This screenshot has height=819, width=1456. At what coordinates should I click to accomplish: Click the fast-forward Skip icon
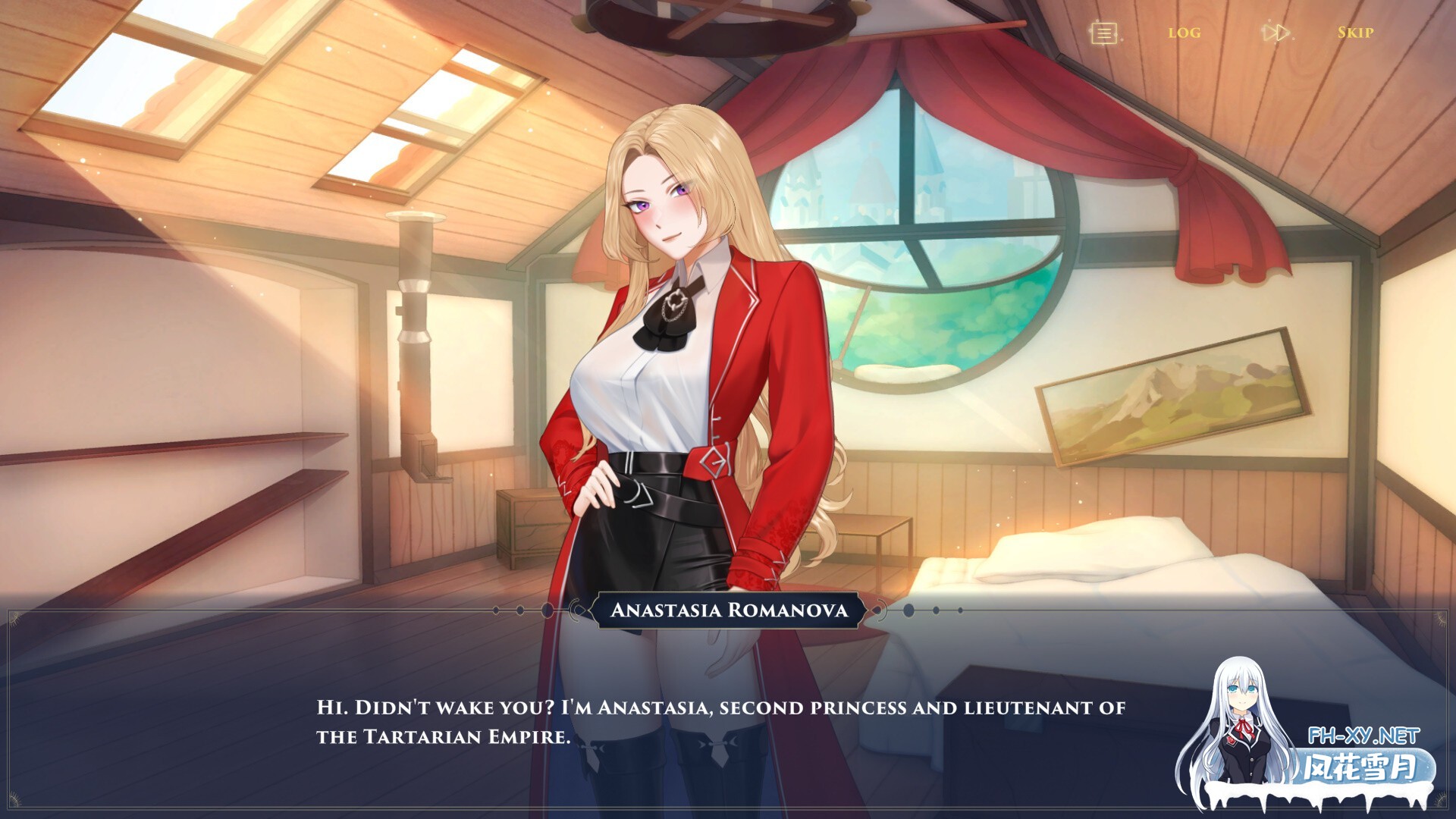click(x=1356, y=33)
